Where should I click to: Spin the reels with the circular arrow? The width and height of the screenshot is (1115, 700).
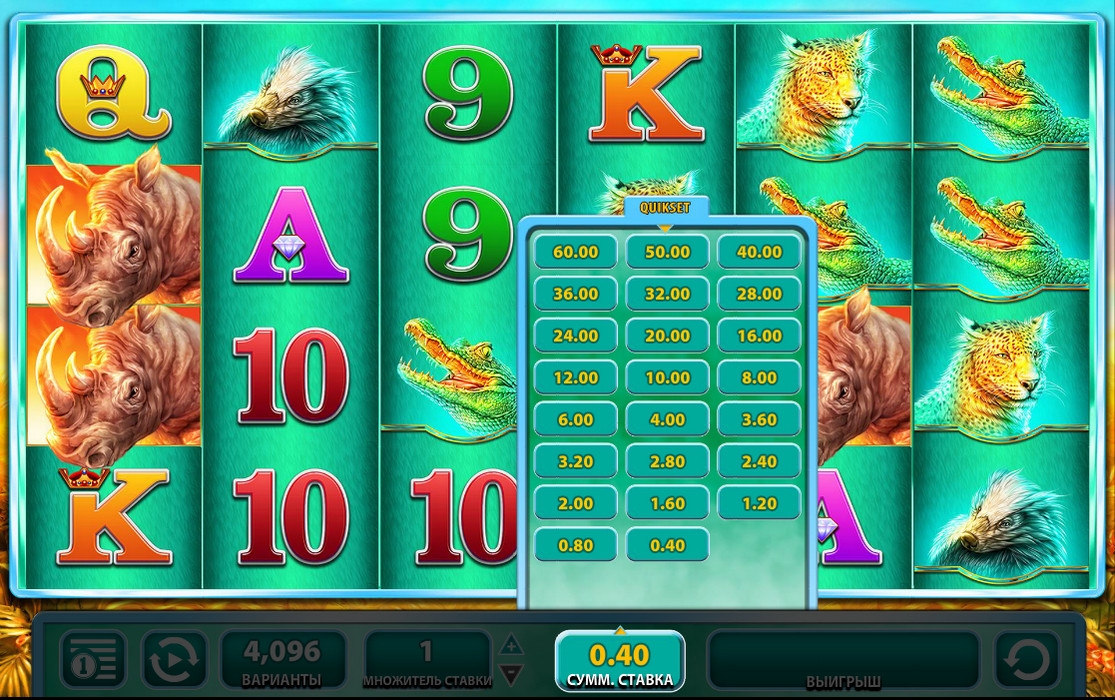tap(1027, 661)
